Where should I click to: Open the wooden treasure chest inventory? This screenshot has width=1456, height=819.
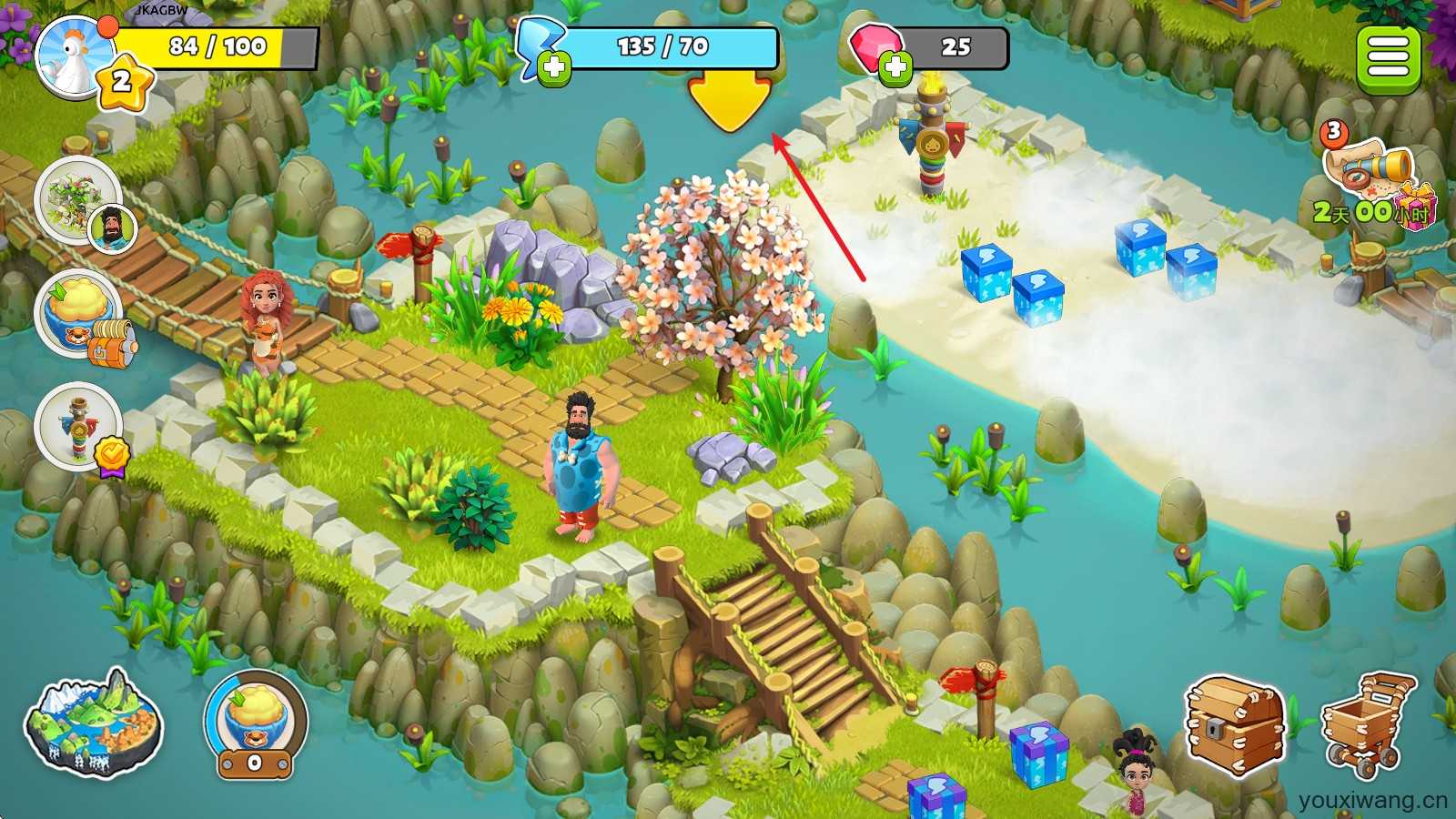point(1235,725)
